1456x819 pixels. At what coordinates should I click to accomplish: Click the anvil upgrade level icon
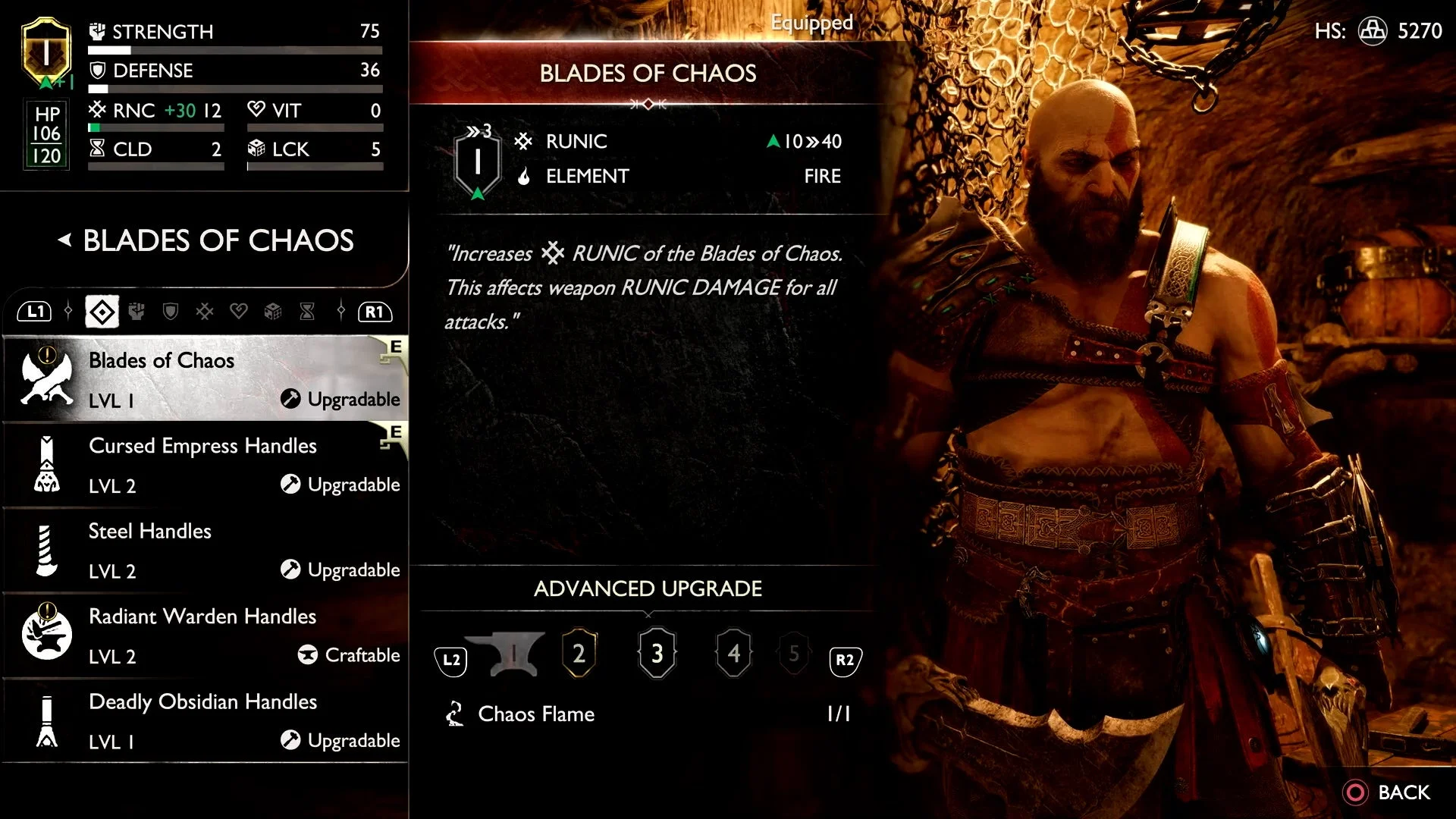pyautogui.click(x=514, y=654)
